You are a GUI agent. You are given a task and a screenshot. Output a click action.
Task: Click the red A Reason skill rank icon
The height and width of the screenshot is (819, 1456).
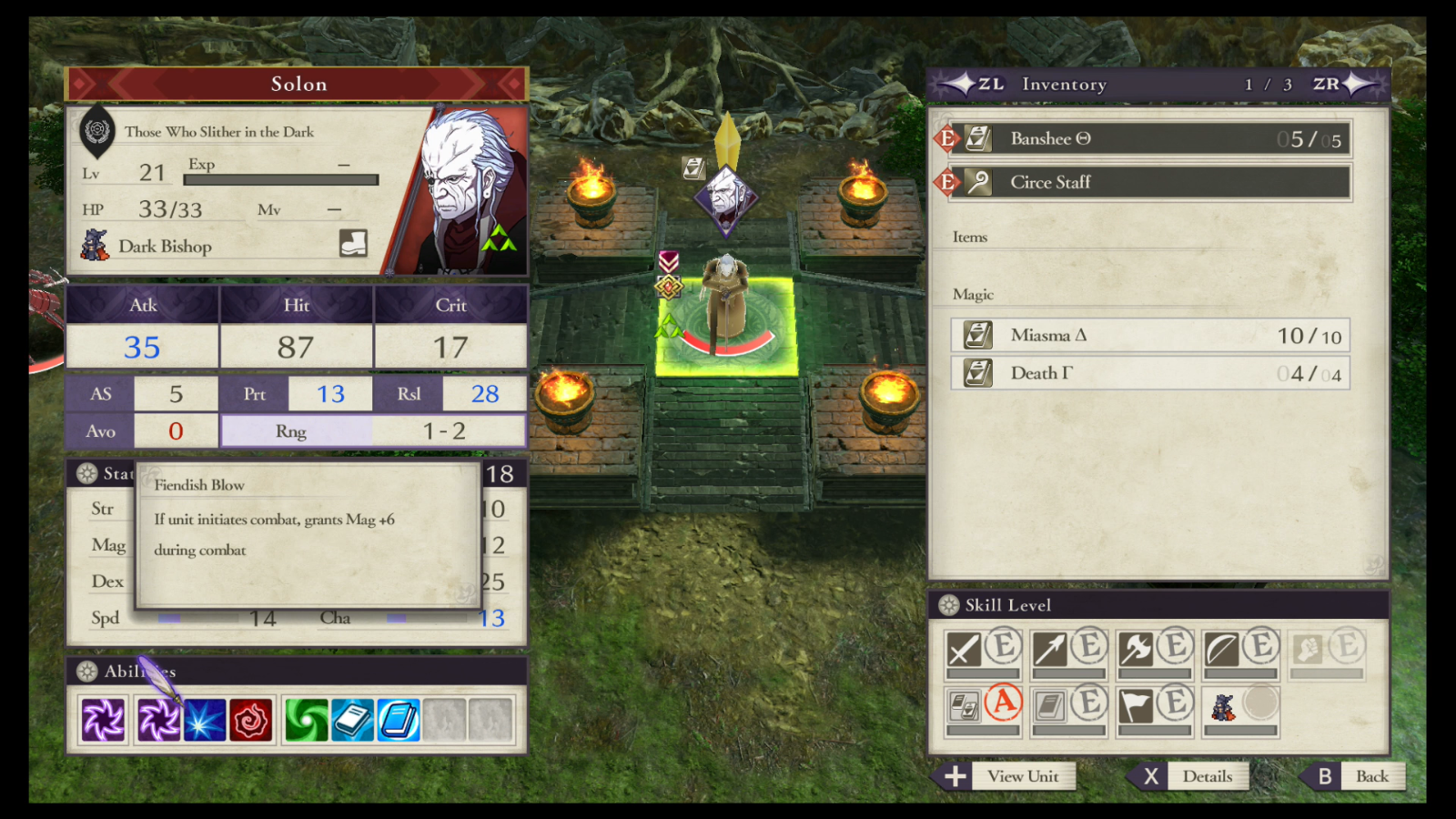(x=1006, y=703)
